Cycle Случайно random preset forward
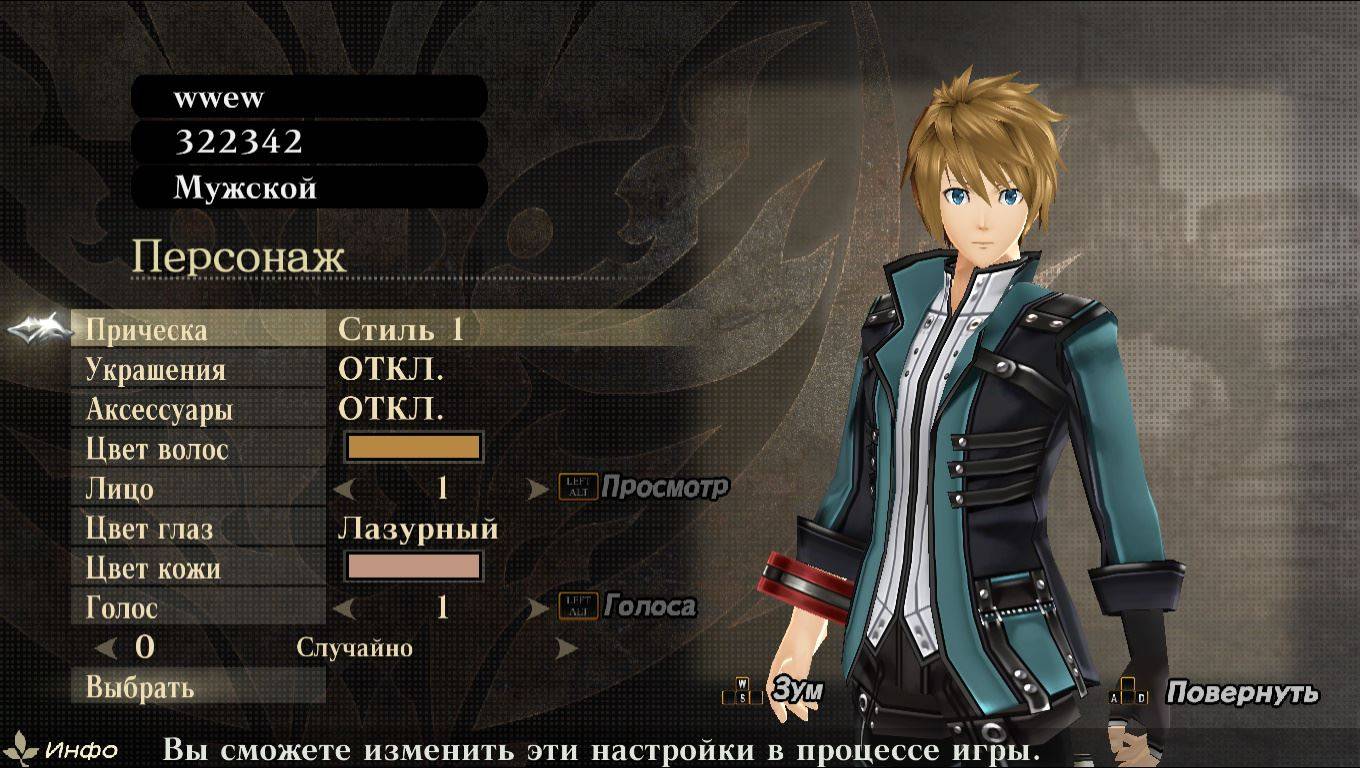Image resolution: width=1360 pixels, height=768 pixels. pos(567,648)
